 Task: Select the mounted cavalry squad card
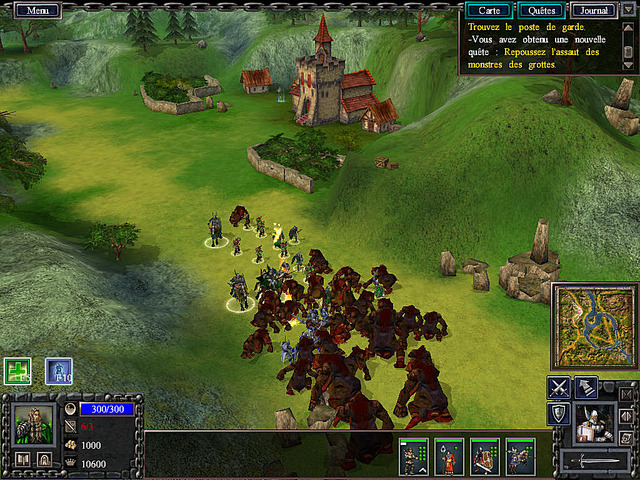click(x=520, y=456)
